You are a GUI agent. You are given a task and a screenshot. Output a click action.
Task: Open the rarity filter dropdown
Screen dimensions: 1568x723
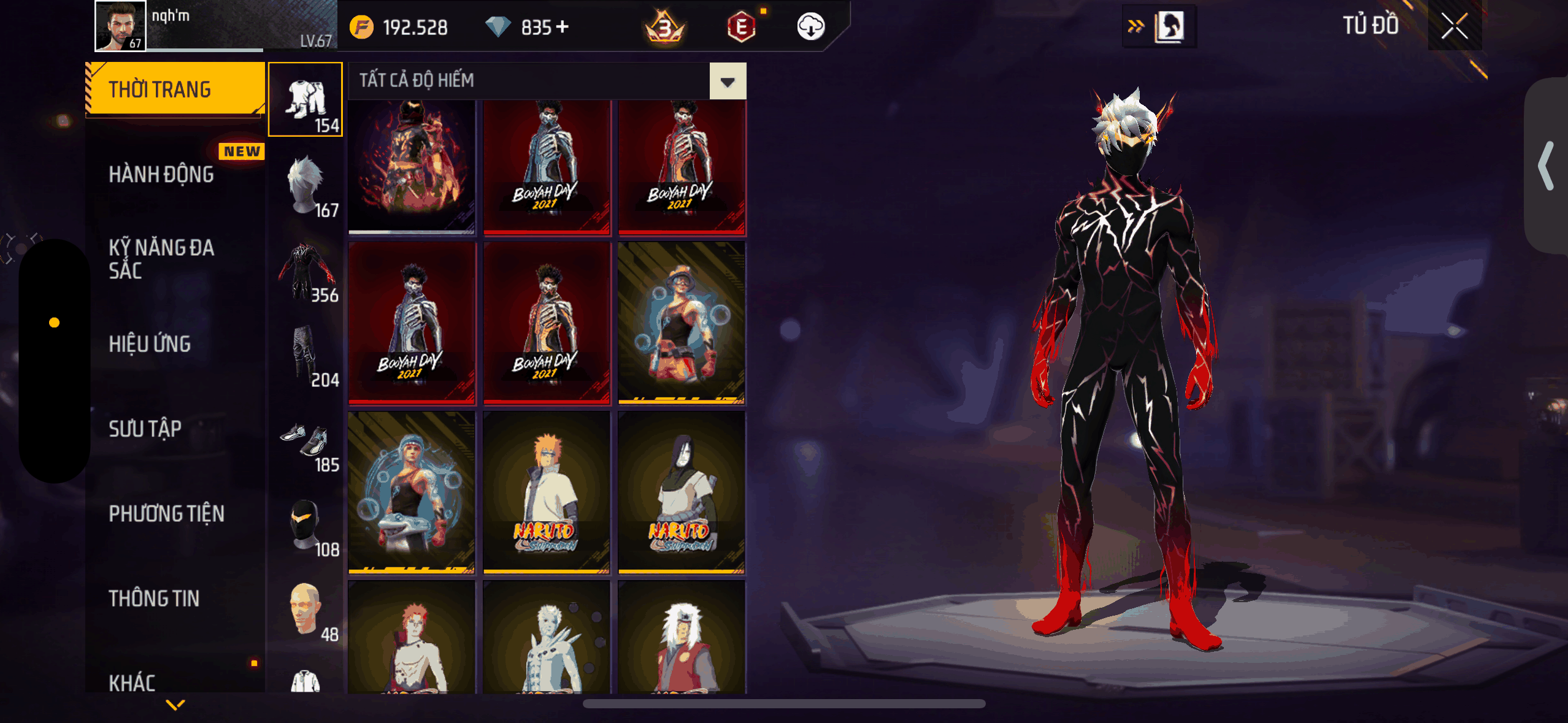[728, 82]
